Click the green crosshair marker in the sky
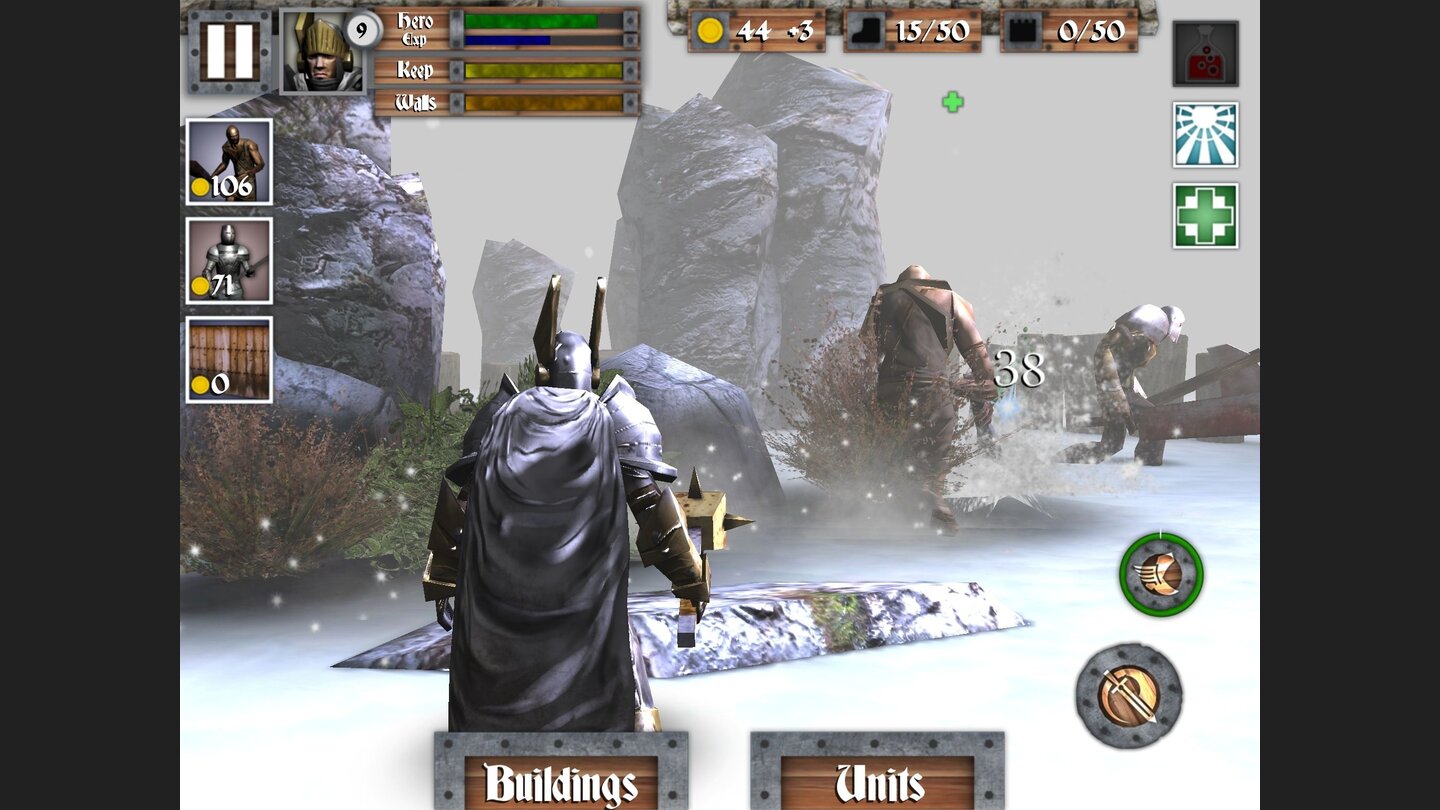This screenshot has height=810, width=1440. [x=952, y=102]
